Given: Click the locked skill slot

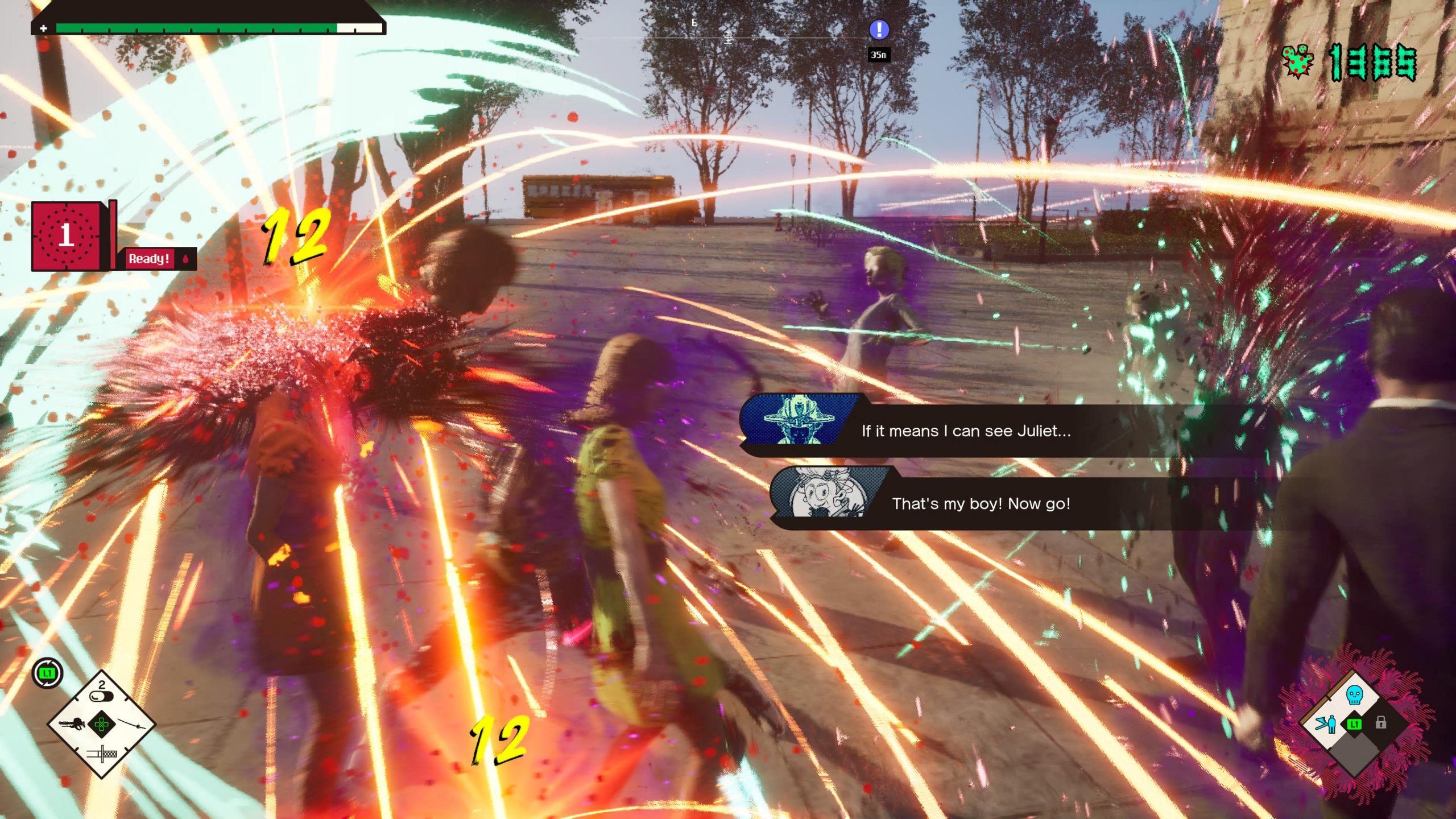Looking at the screenshot, I should point(1380,723).
